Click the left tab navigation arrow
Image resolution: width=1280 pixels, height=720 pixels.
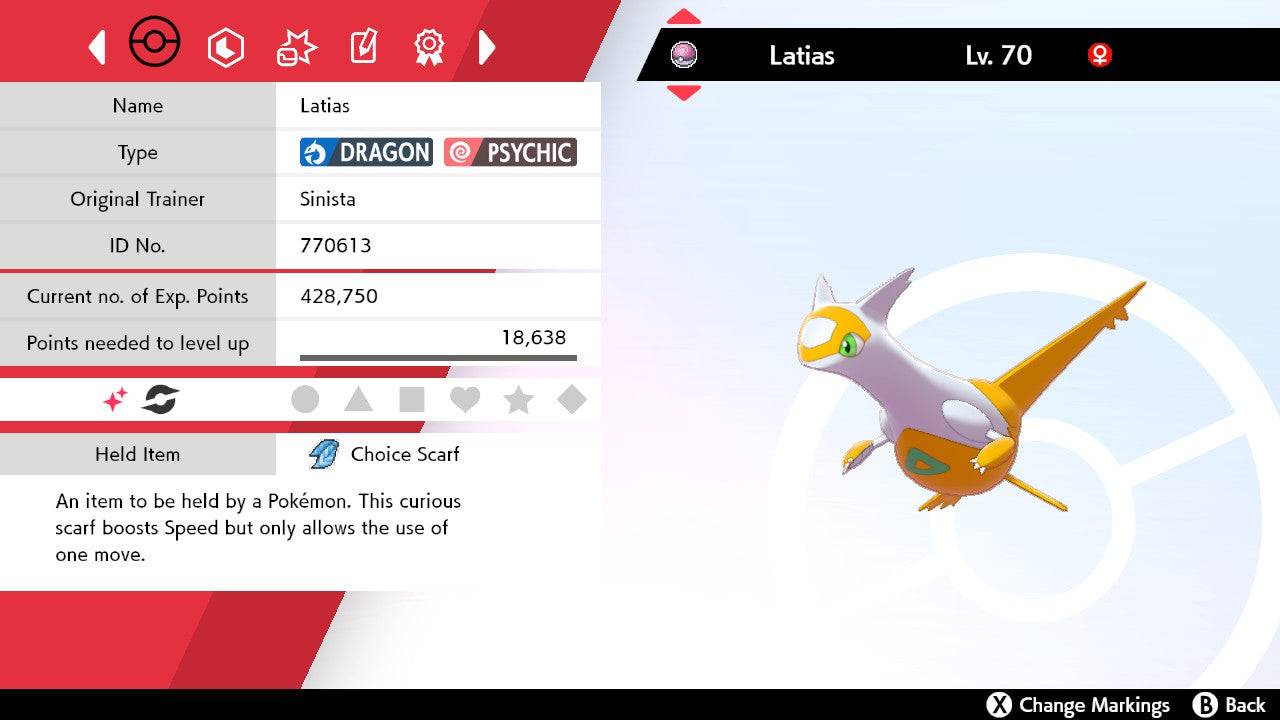click(97, 47)
